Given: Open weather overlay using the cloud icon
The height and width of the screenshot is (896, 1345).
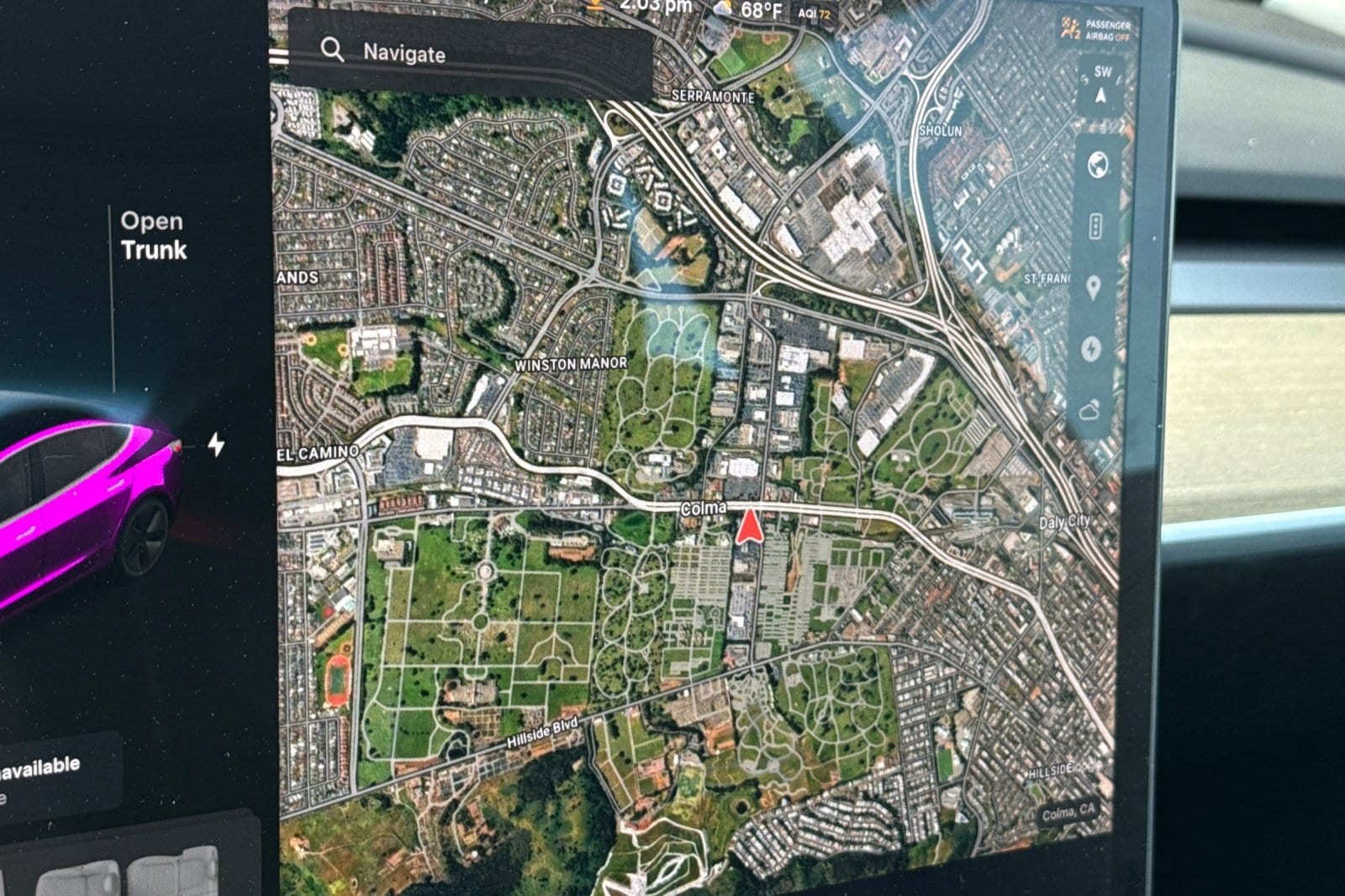Looking at the screenshot, I should coord(1089,412).
